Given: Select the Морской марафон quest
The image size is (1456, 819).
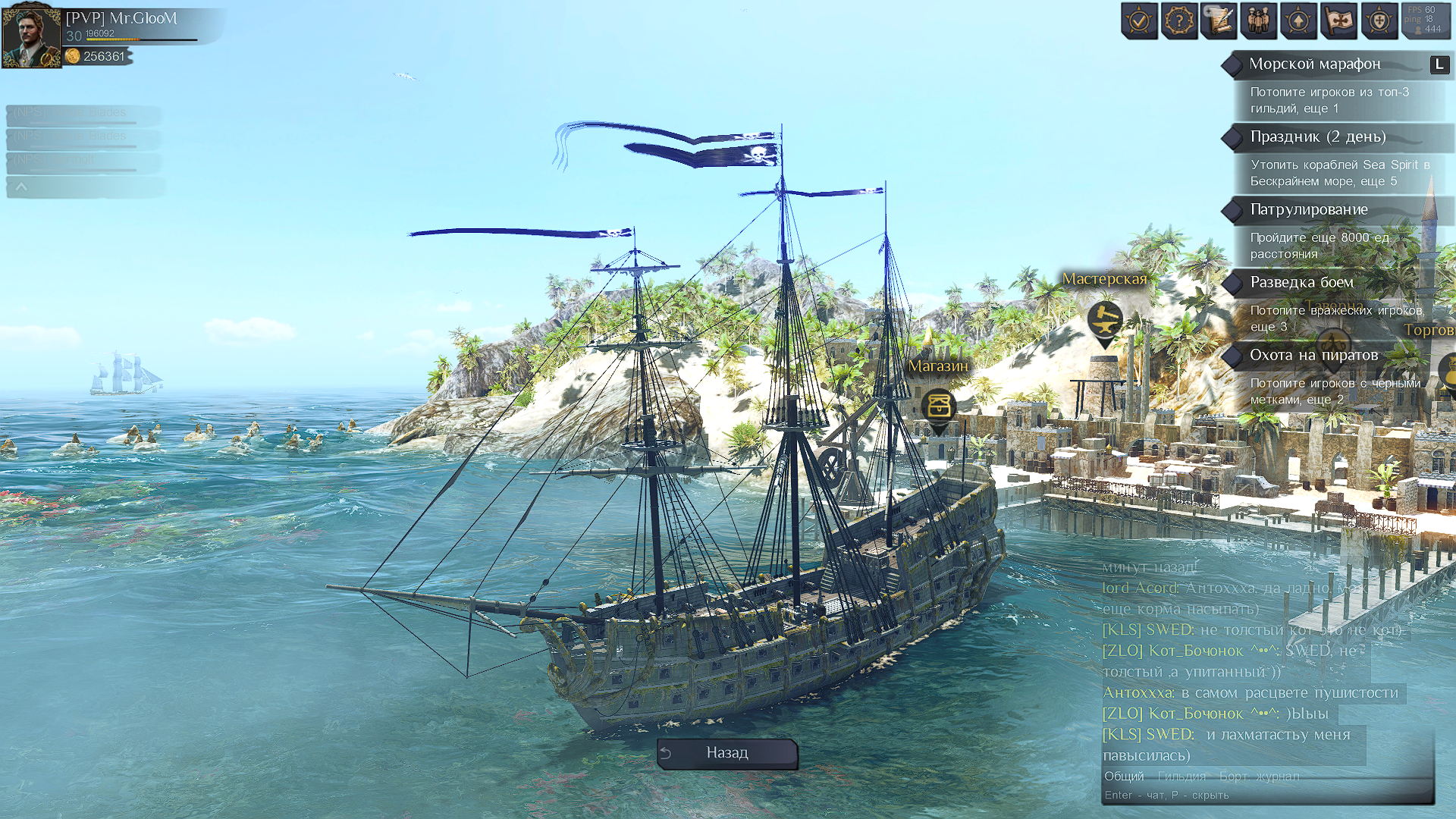Looking at the screenshot, I should 1315,64.
